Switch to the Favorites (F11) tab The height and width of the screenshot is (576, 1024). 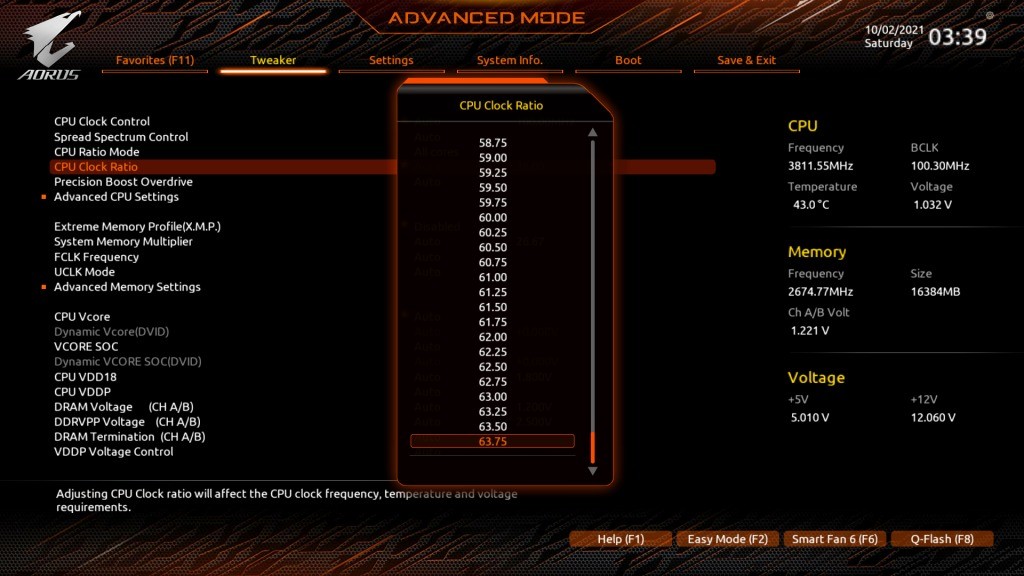[x=155, y=60]
